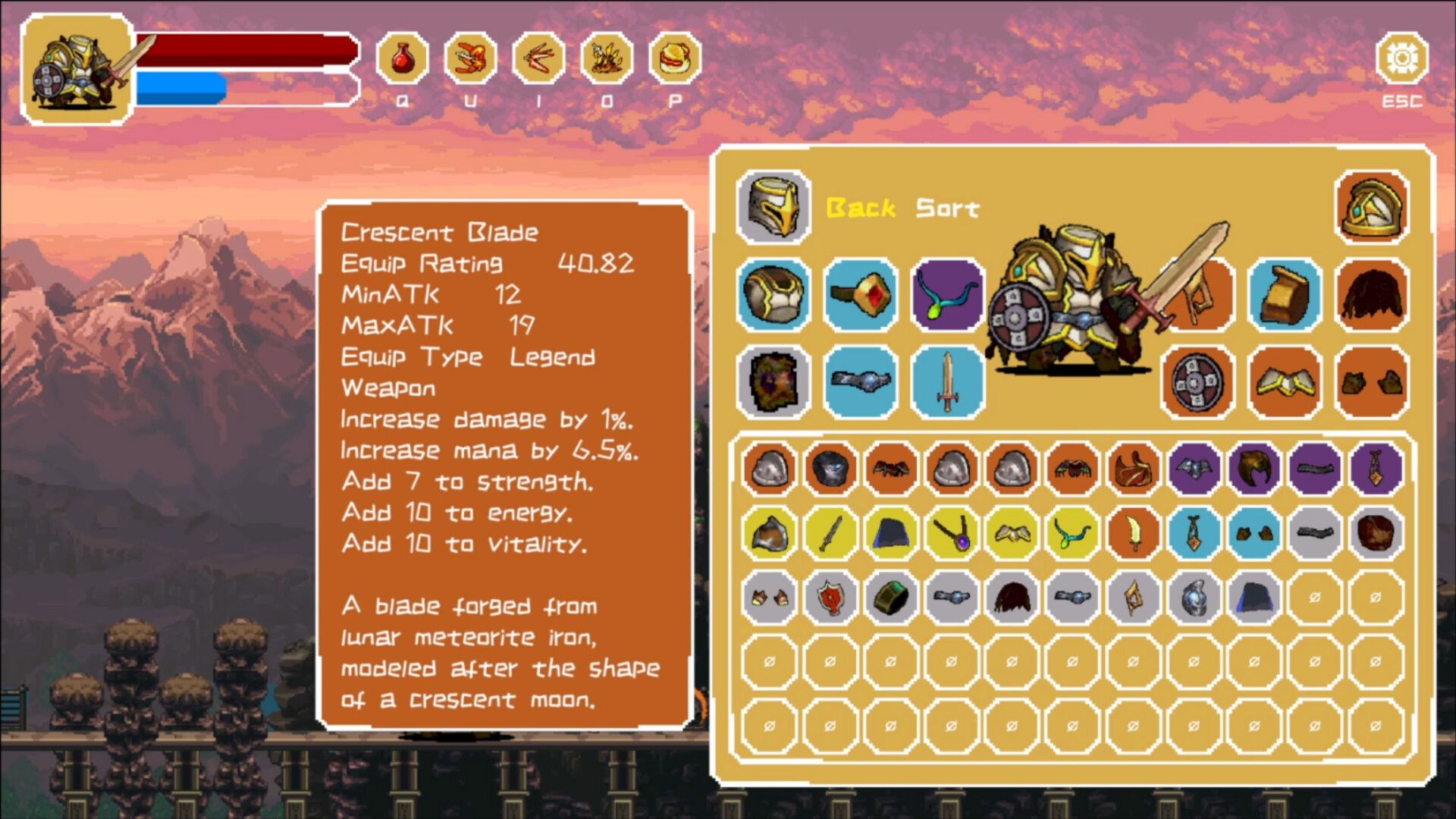The height and width of the screenshot is (819, 1456).
Task: Click the burger food item in slot P
Action: [675, 59]
